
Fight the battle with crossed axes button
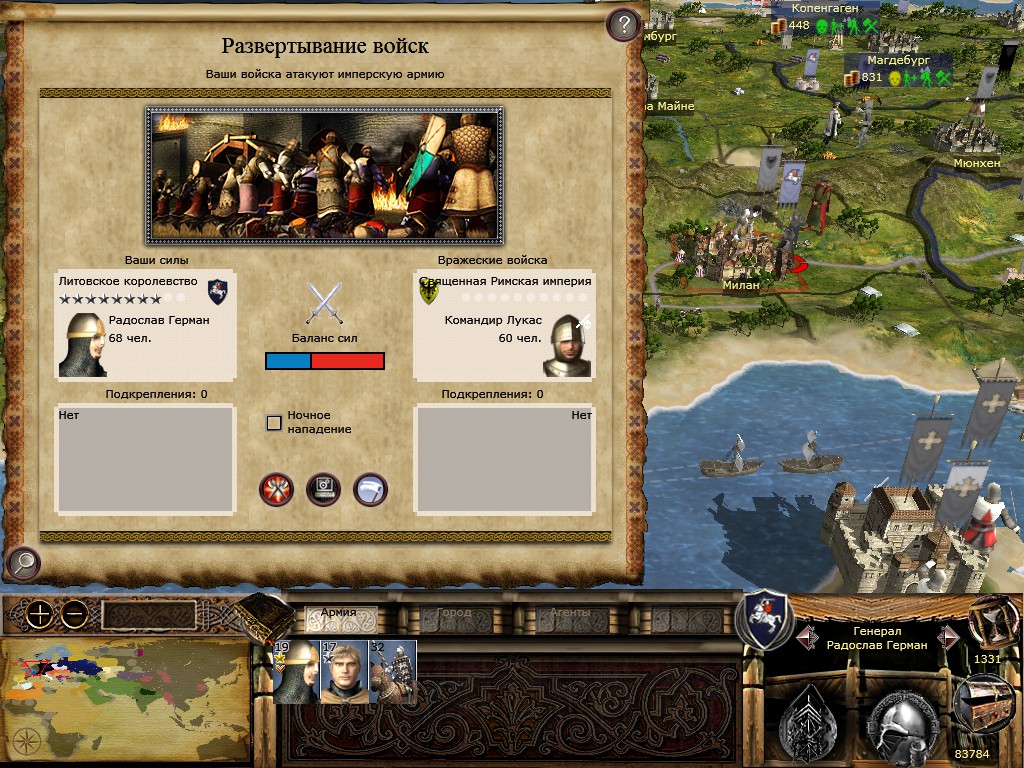pyautogui.click(x=276, y=489)
